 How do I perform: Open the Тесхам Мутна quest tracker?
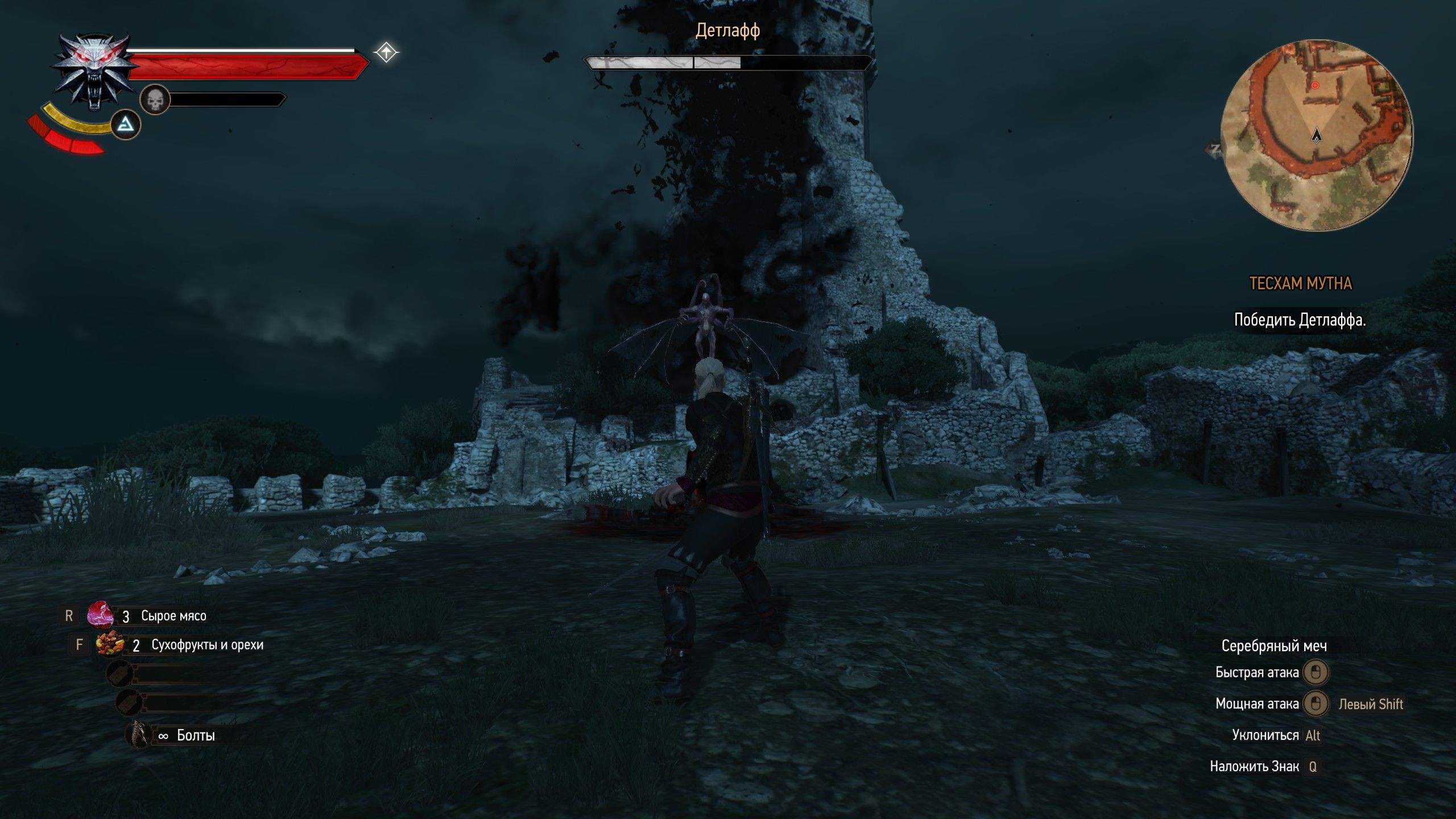(x=1300, y=283)
